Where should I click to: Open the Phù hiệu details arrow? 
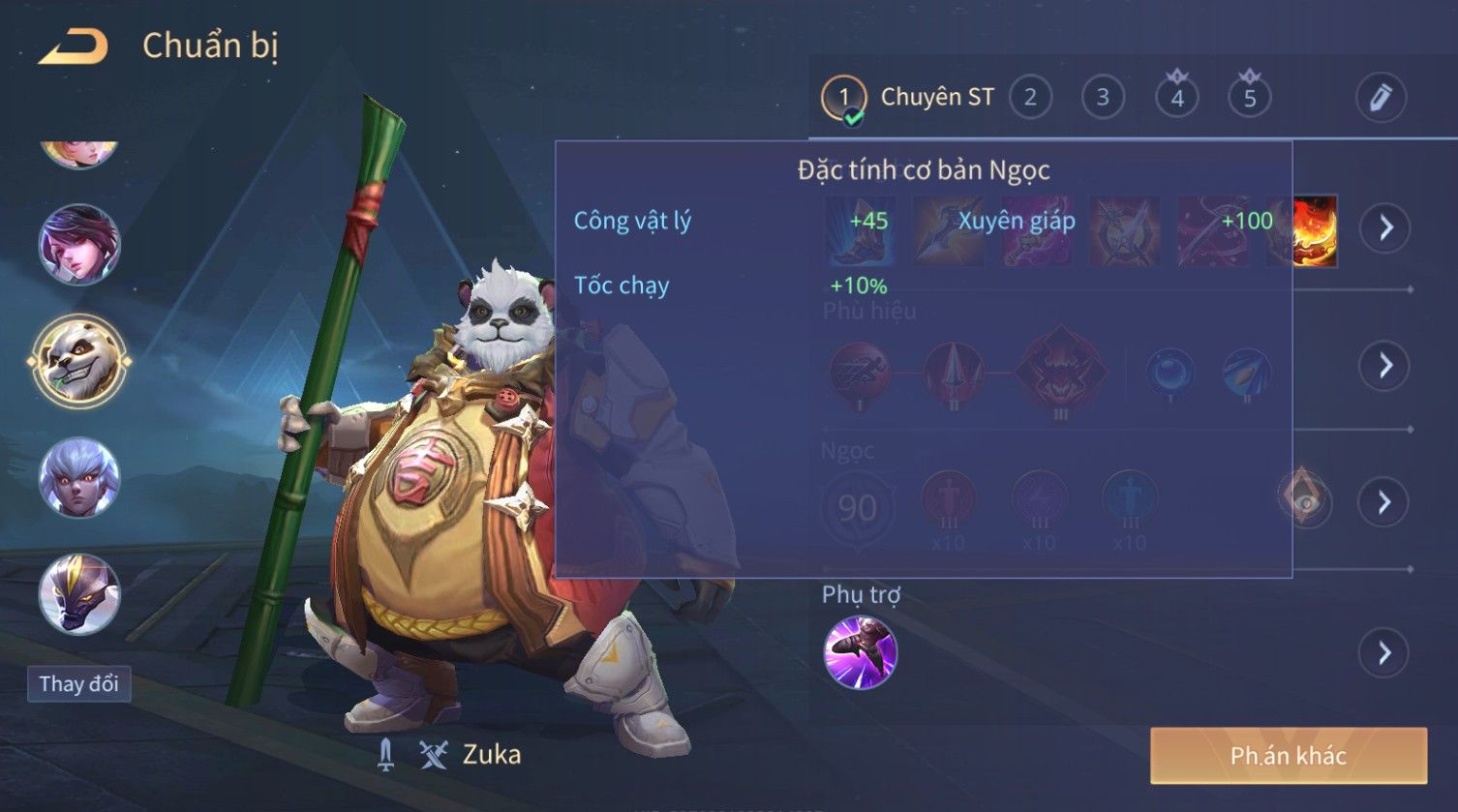(x=1385, y=366)
